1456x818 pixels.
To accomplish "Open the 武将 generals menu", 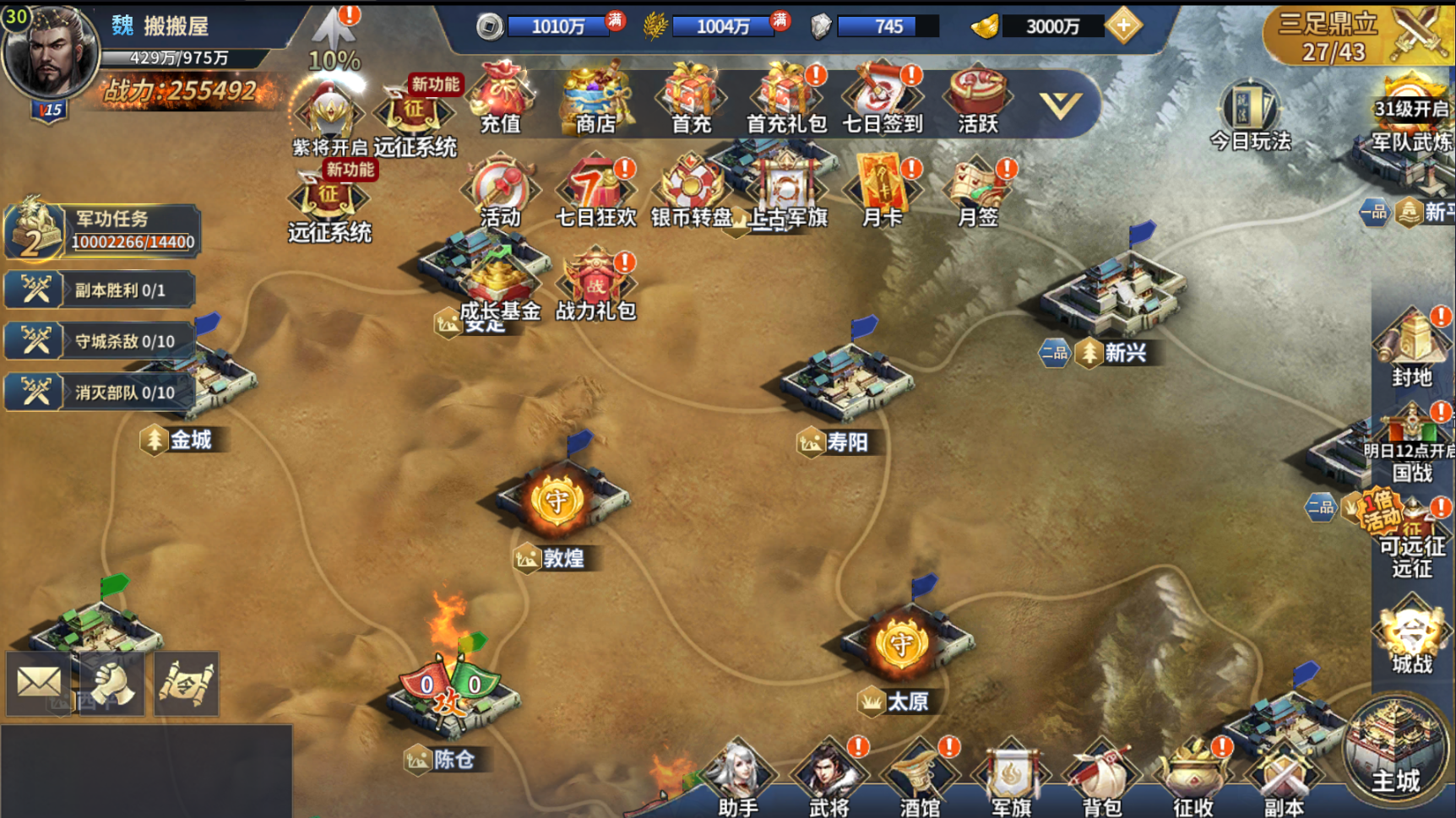I will pos(829,777).
